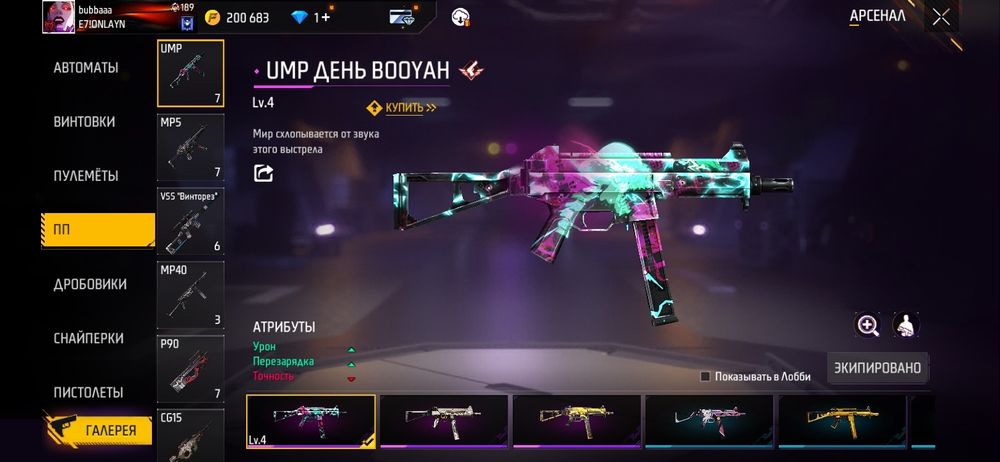The height and width of the screenshot is (462, 1000).
Task: Toggle Показывать в Лобби checkbox
Action: tap(705, 376)
